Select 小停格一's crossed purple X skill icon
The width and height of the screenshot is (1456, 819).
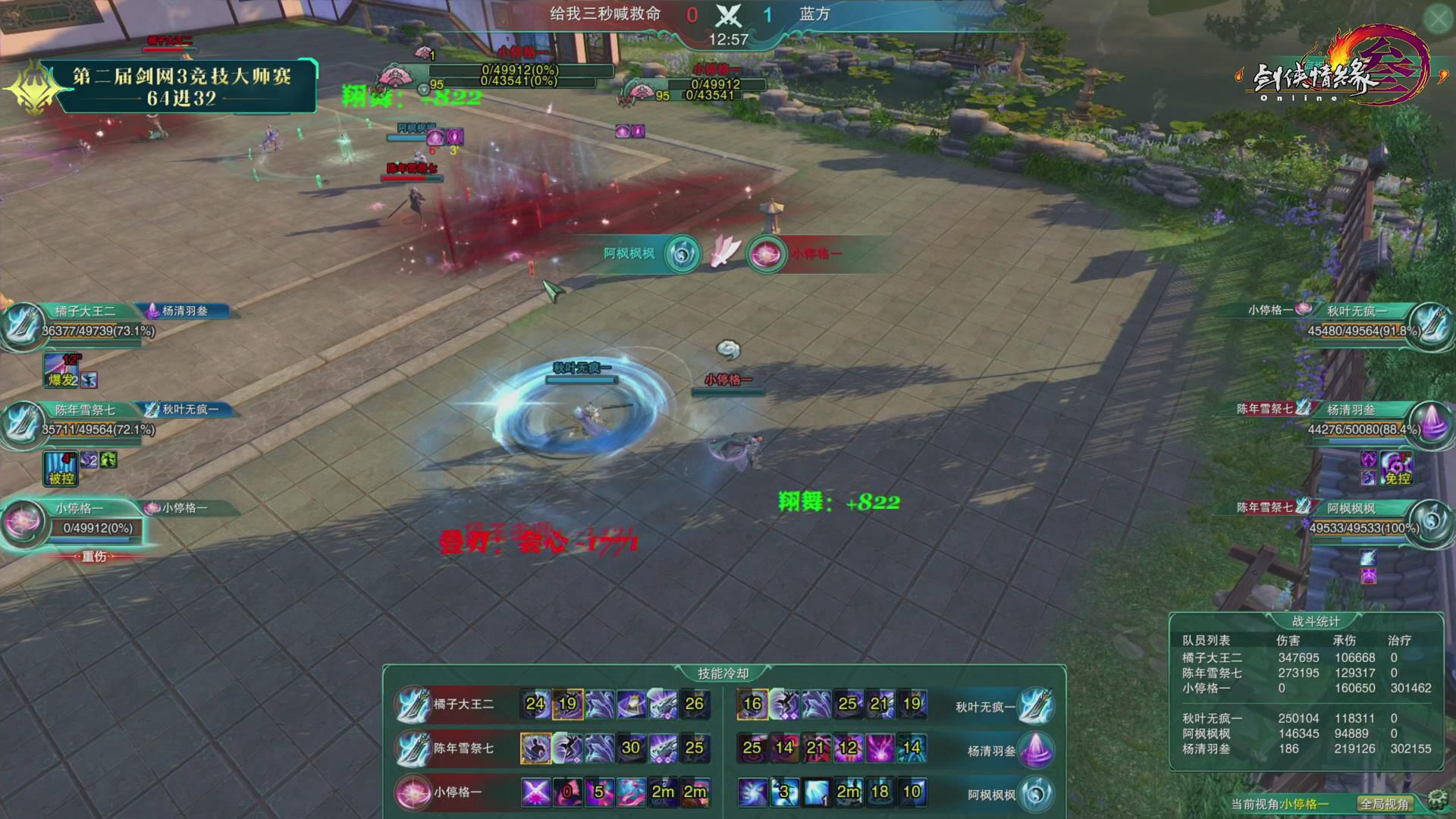coord(535,792)
